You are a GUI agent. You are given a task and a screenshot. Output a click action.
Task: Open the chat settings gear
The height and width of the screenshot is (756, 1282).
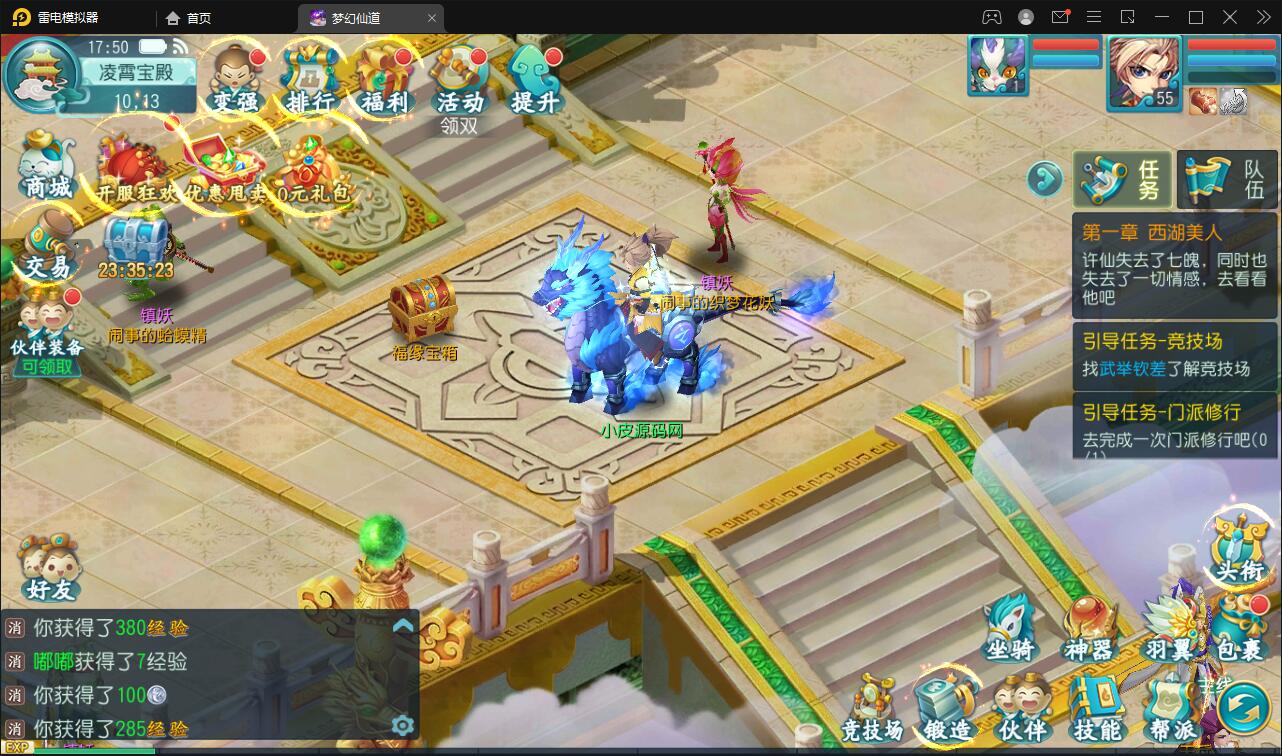[403, 725]
